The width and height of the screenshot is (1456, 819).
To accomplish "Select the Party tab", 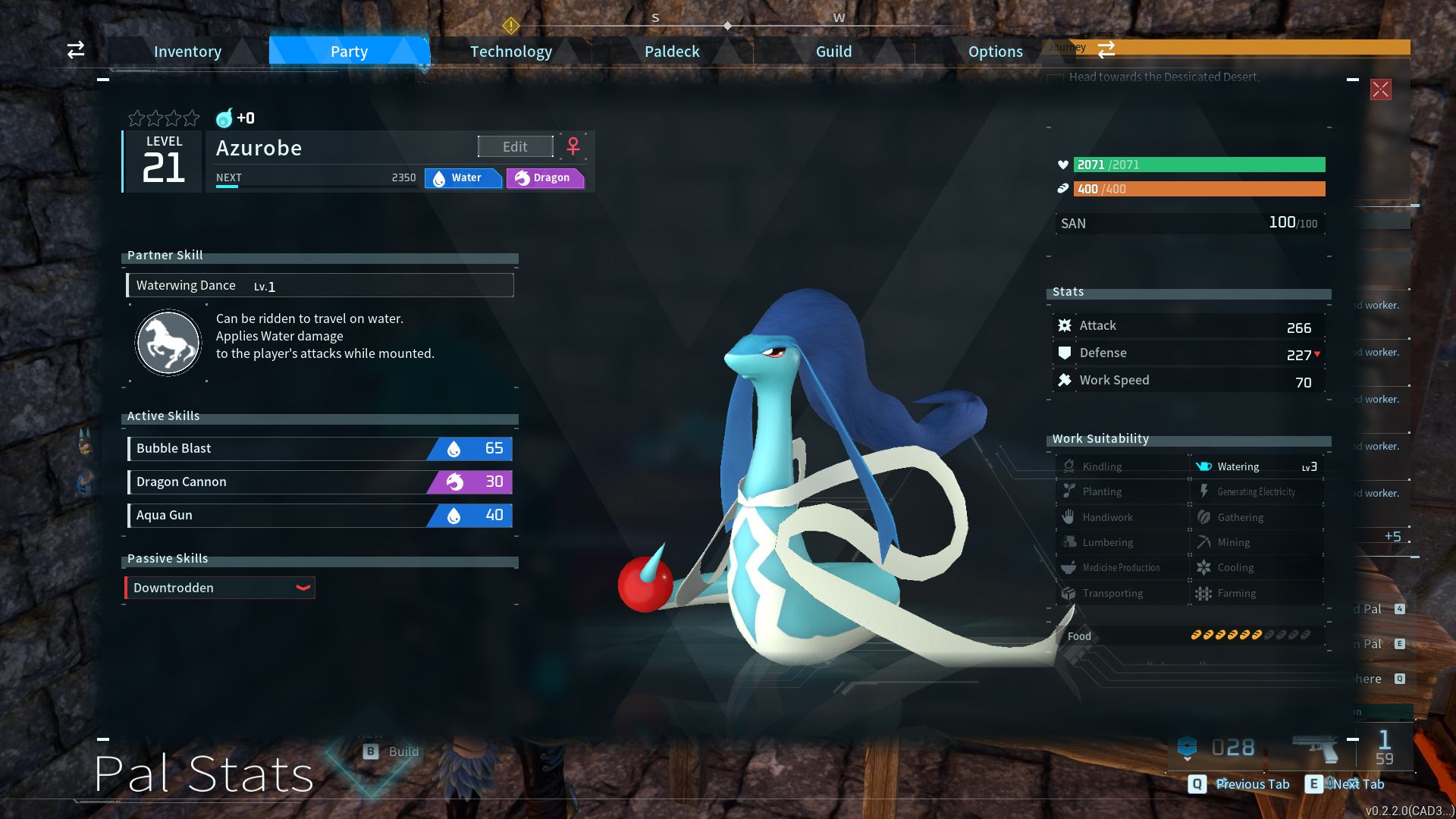I will point(349,52).
